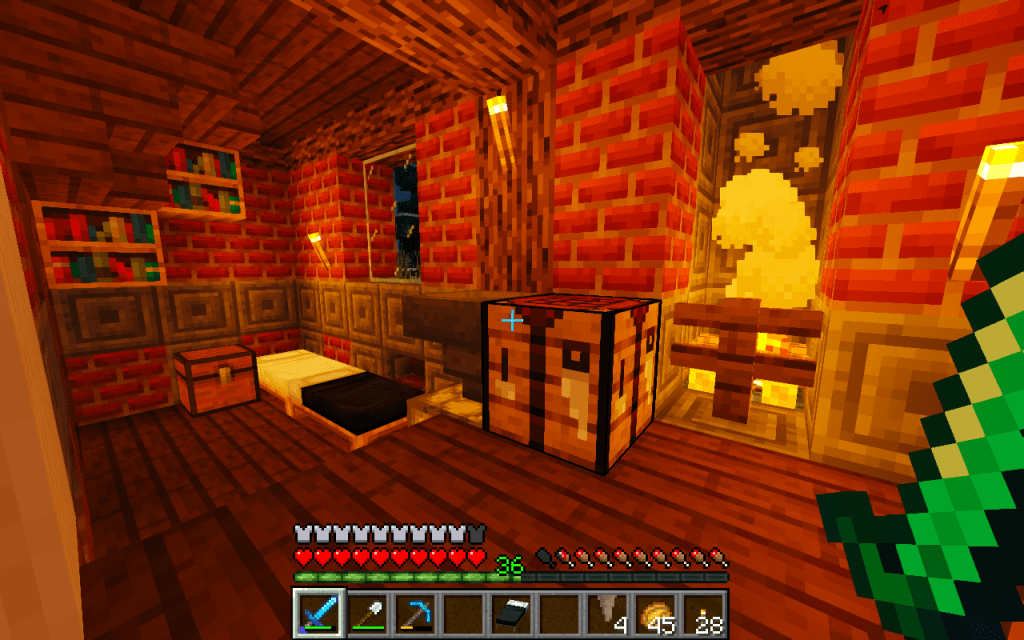Choose the black bed hotbar slot
Screen dimensions: 1024x640
511,612
